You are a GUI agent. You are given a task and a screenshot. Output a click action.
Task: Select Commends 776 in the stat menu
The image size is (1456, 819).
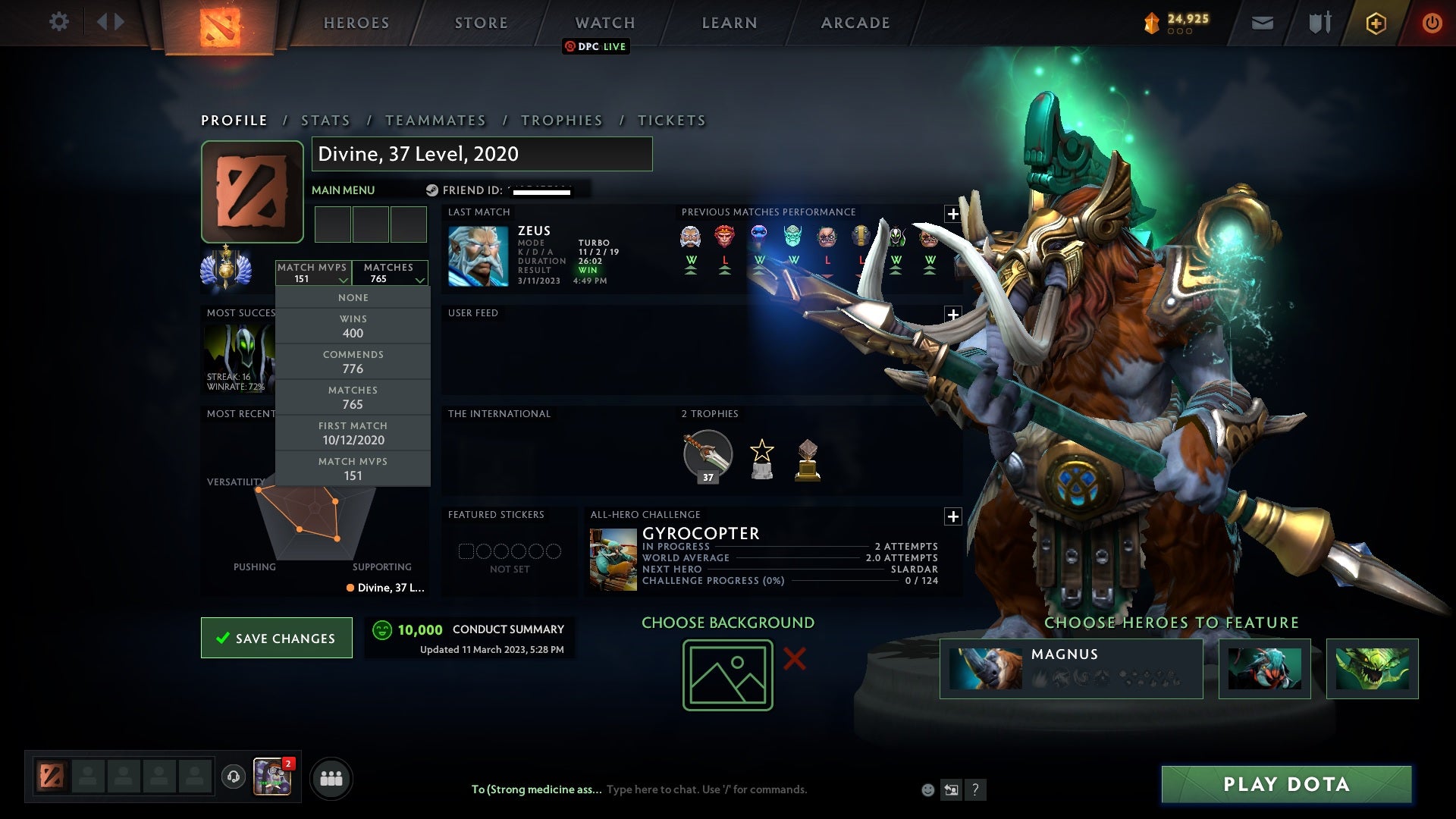(x=353, y=362)
